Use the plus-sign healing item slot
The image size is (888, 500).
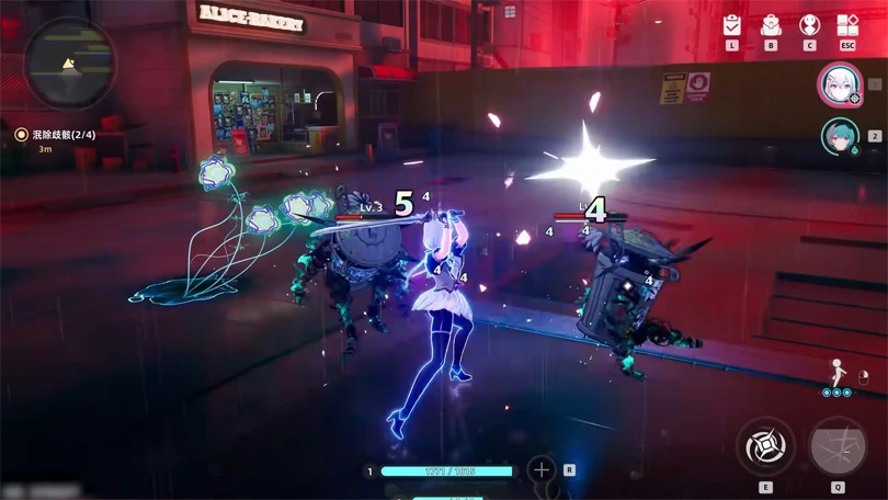[x=541, y=469]
